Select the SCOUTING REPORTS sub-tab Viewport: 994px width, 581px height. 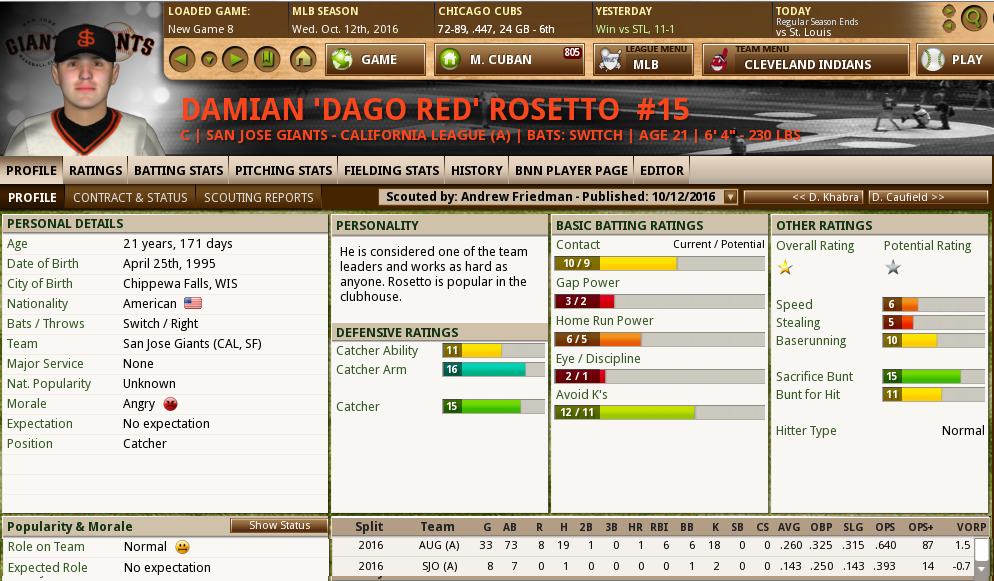point(259,197)
